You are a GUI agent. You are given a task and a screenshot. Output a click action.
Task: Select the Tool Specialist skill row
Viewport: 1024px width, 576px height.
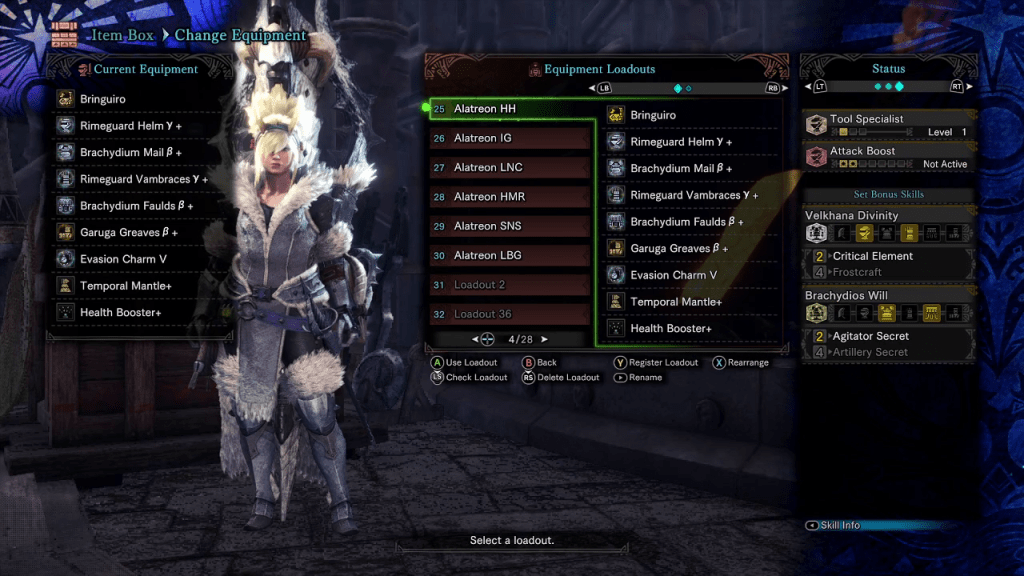tap(889, 125)
